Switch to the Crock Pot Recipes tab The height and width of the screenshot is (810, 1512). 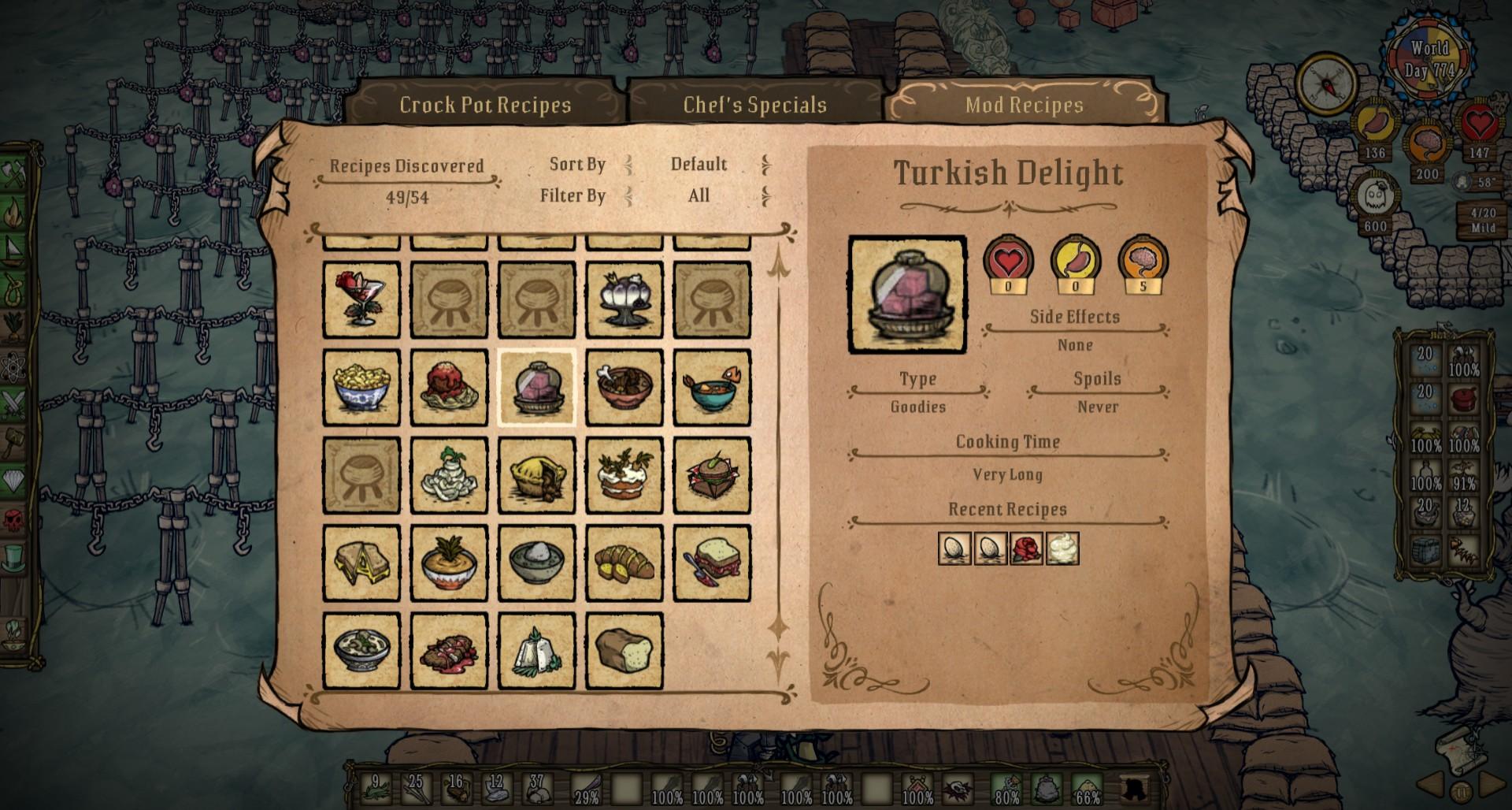pos(484,105)
